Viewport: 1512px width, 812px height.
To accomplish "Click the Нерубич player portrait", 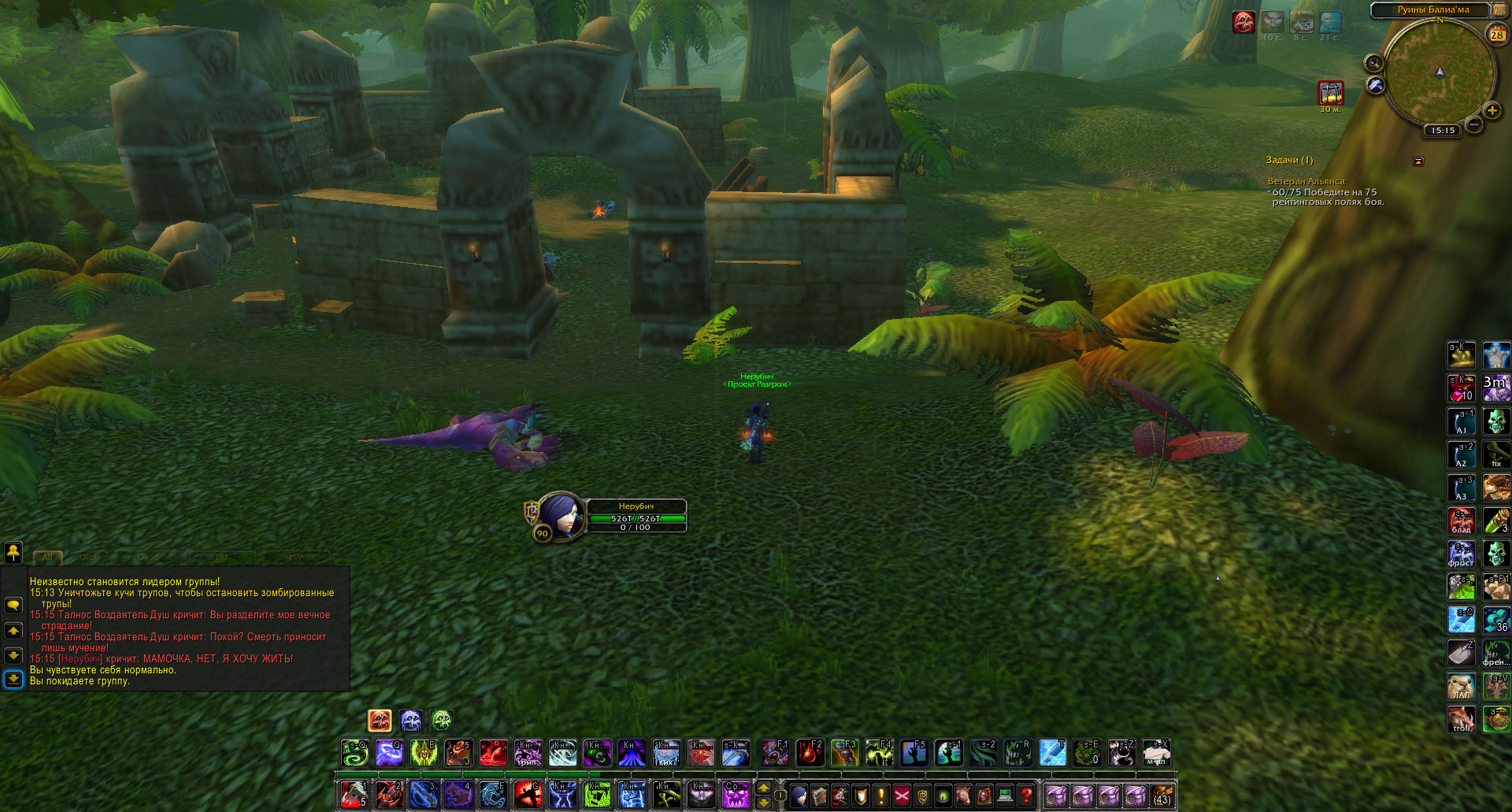I will point(559,516).
